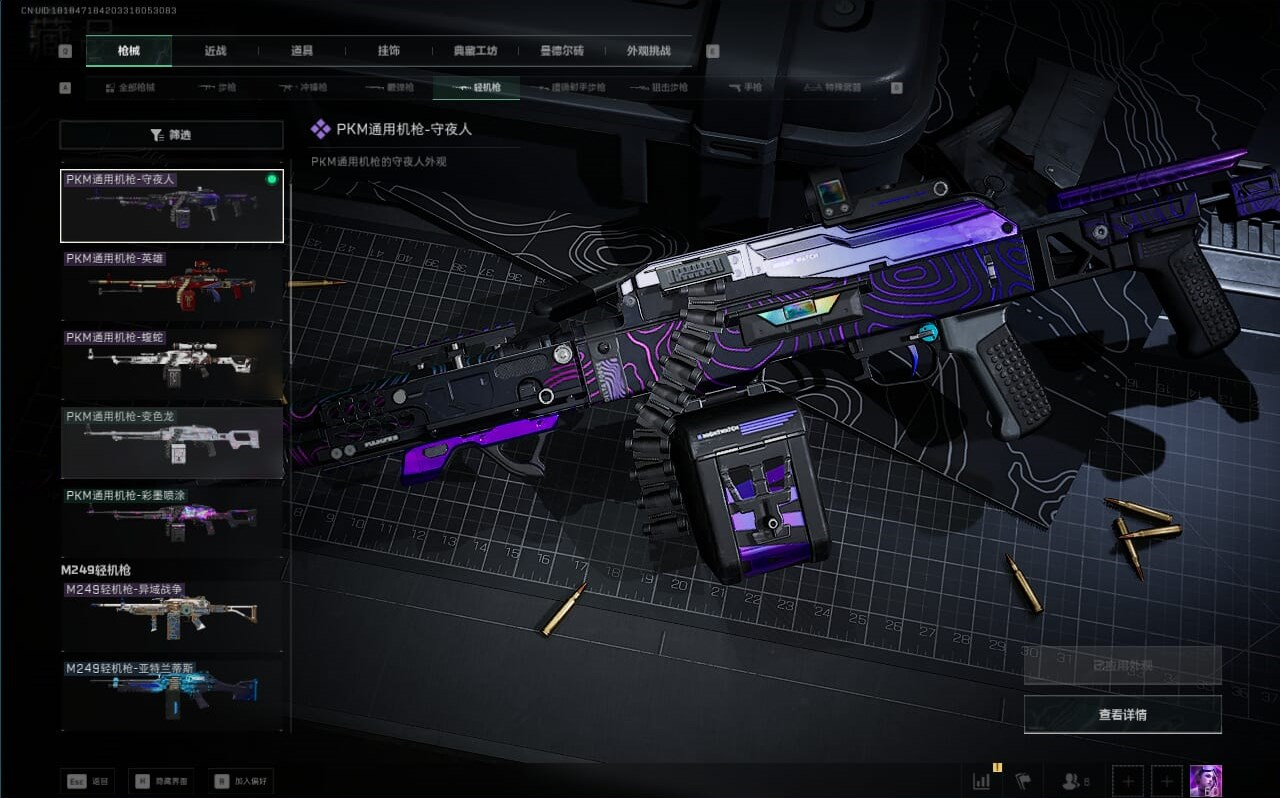Show 全部枪械 all firearms category
Image resolution: width=1280 pixels, height=798 pixels.
131,88
